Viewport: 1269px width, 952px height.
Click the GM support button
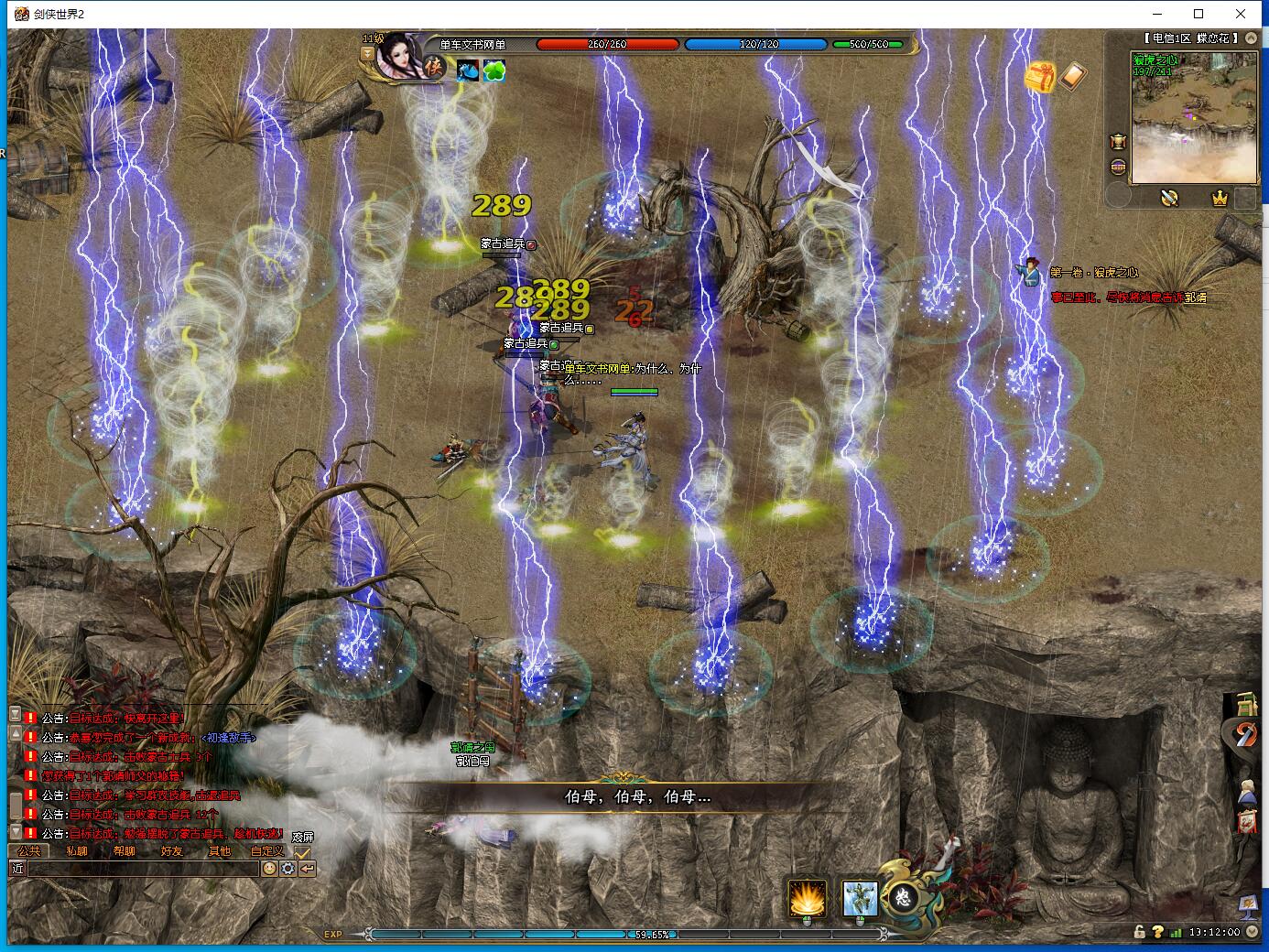tap(1118, 167)
